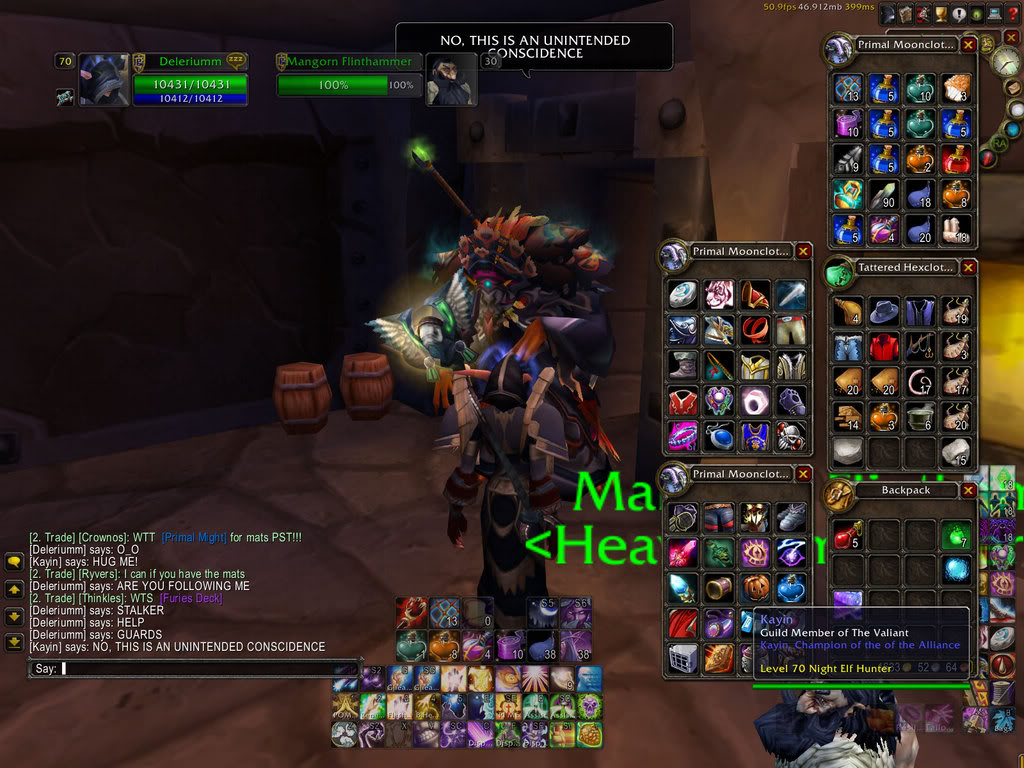Select the red potion in the Backpack

tap(848, 536)
